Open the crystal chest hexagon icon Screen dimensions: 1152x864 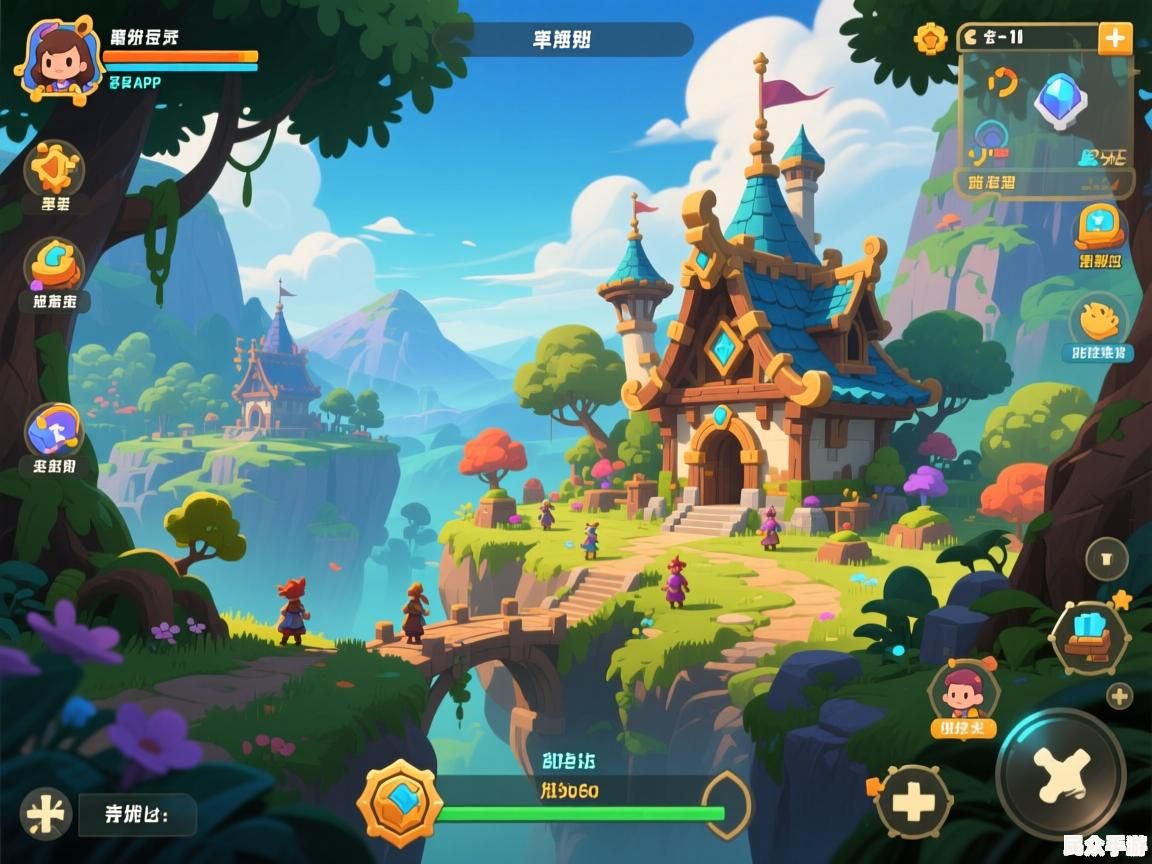click(1089, 638)
